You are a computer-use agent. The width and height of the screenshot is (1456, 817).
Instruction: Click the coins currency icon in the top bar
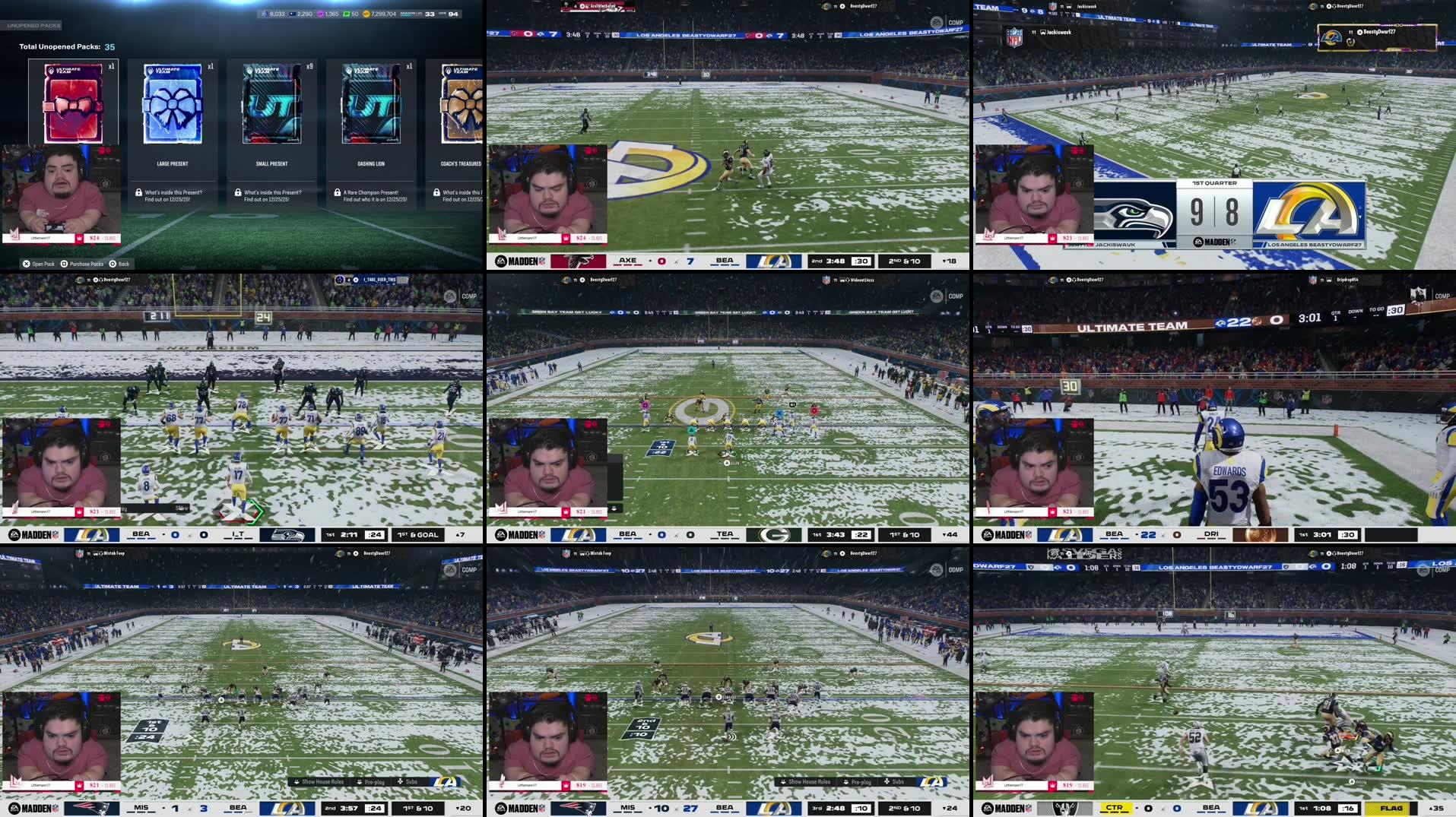pos(366,13)
